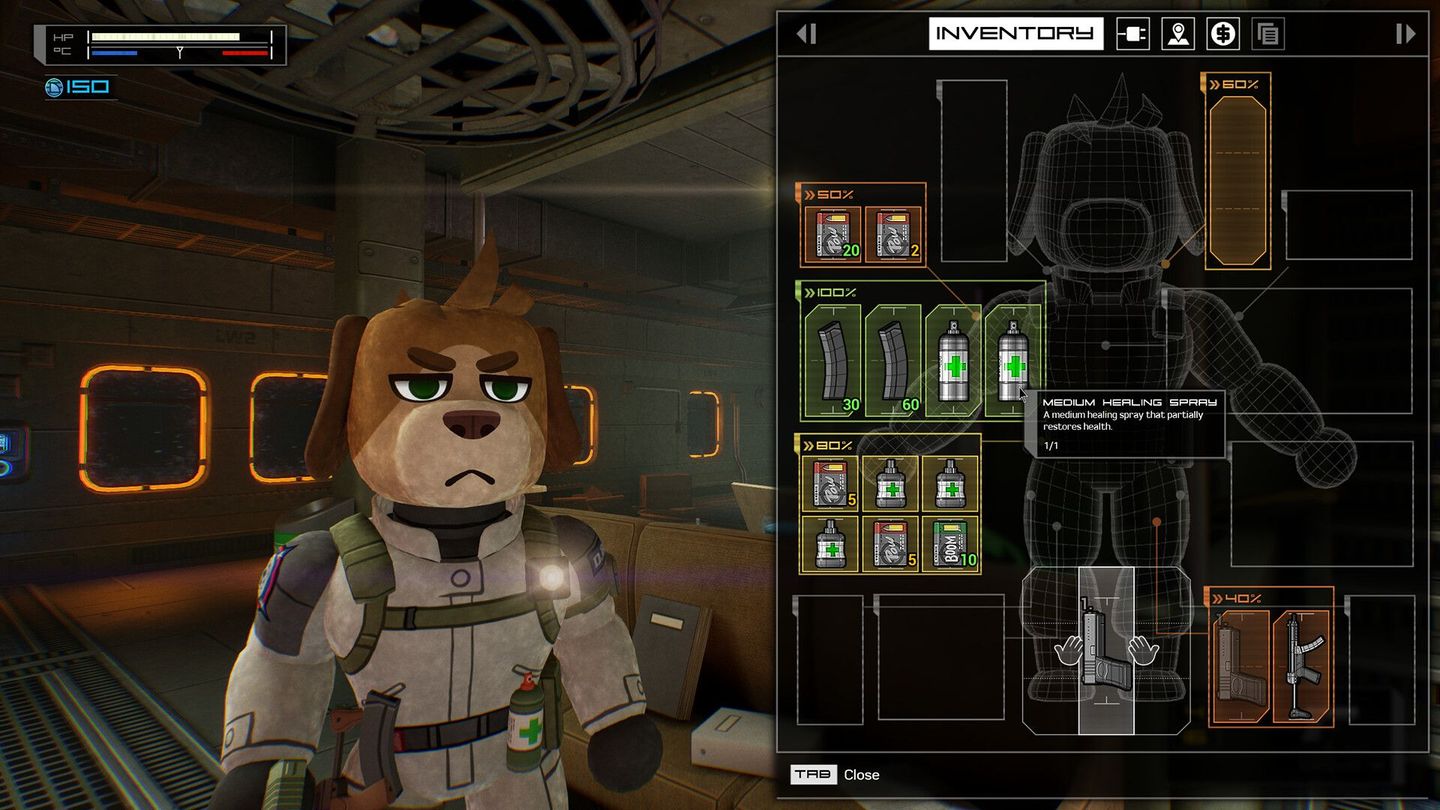The image size is (1440, 810).
Task: Expand the 100% container section chevron
Action: click(812, 293)
